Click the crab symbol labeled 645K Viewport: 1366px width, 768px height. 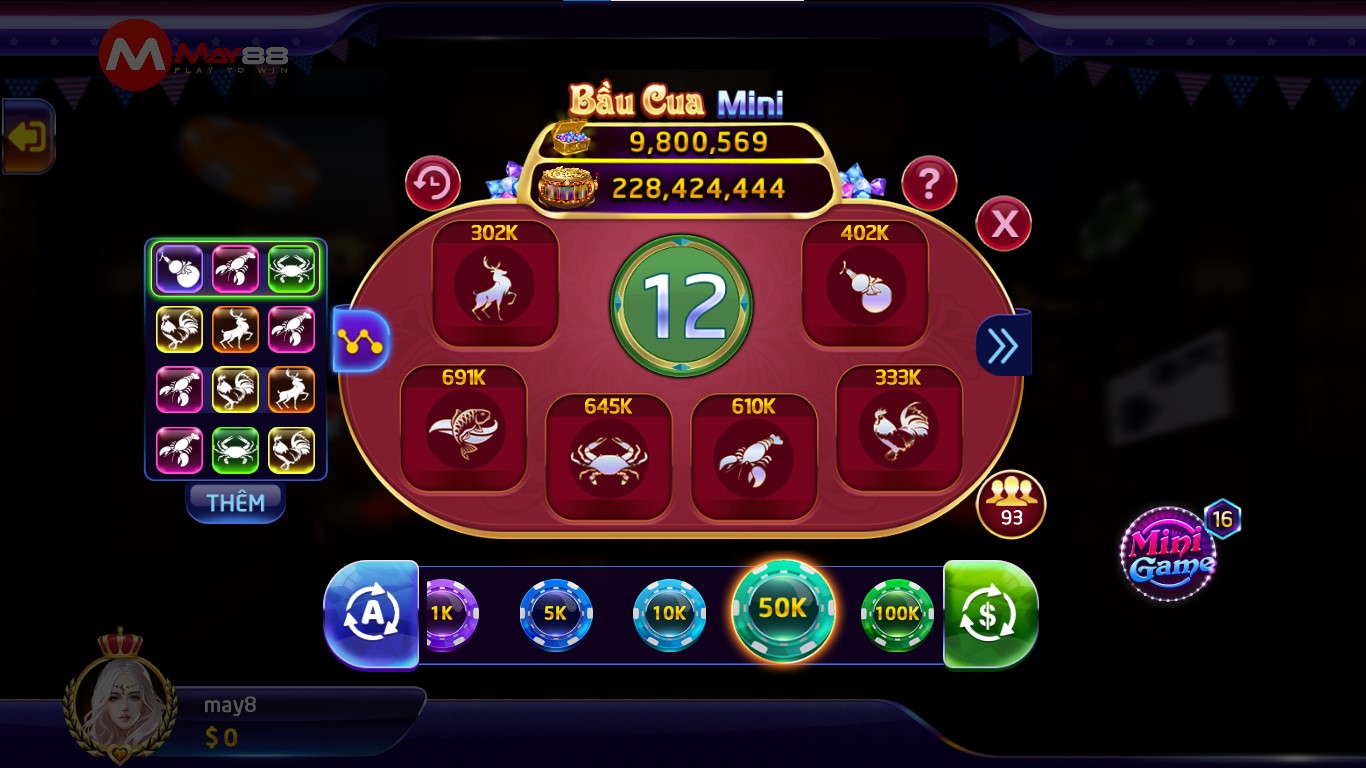click(x=611, y=455)
